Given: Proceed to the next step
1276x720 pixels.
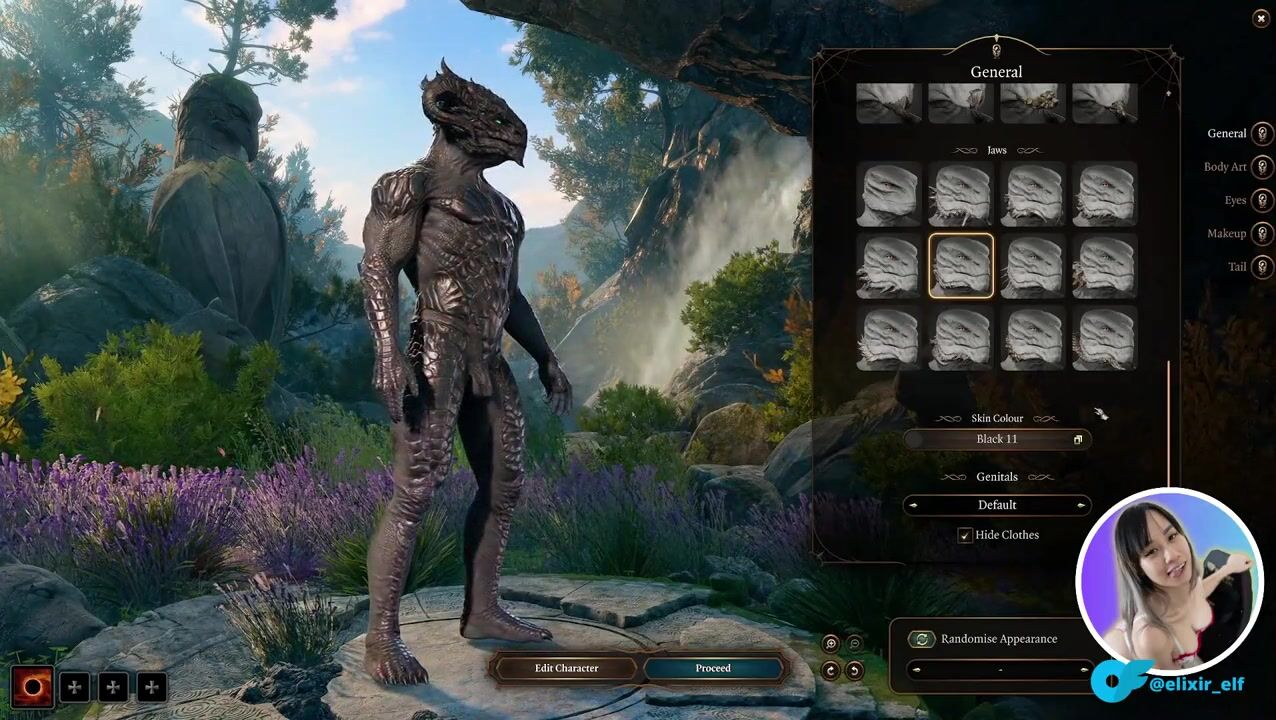Looking at the screenshot, I should pyautogui.click(x=713, y=668).
